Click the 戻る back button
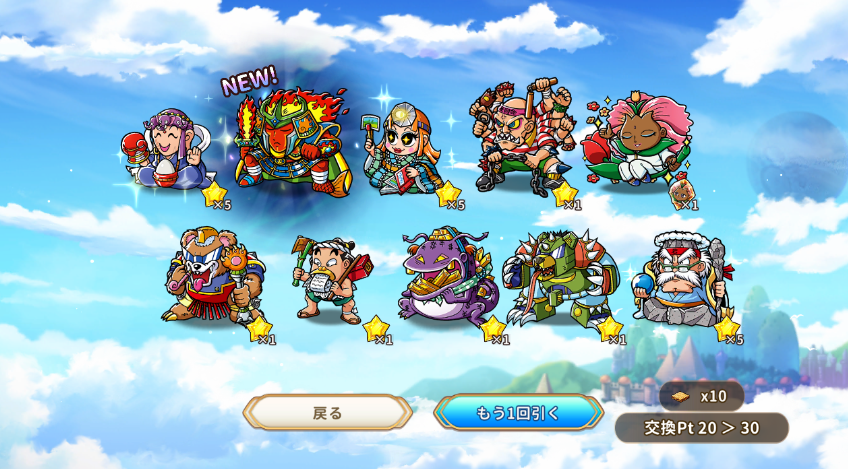The width and height of the screenshot is (848, 469). pos(328,412)
